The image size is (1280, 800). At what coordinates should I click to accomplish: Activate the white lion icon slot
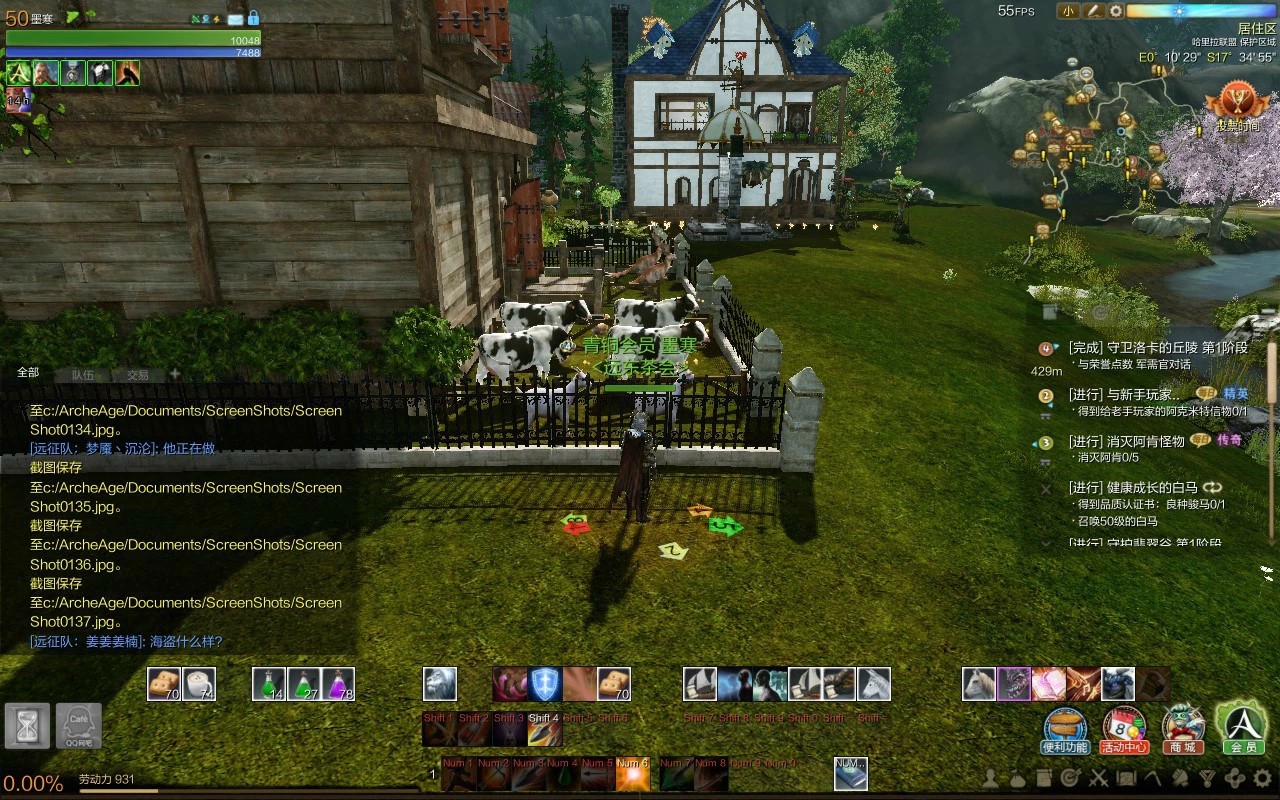click(x=440, y=684)
